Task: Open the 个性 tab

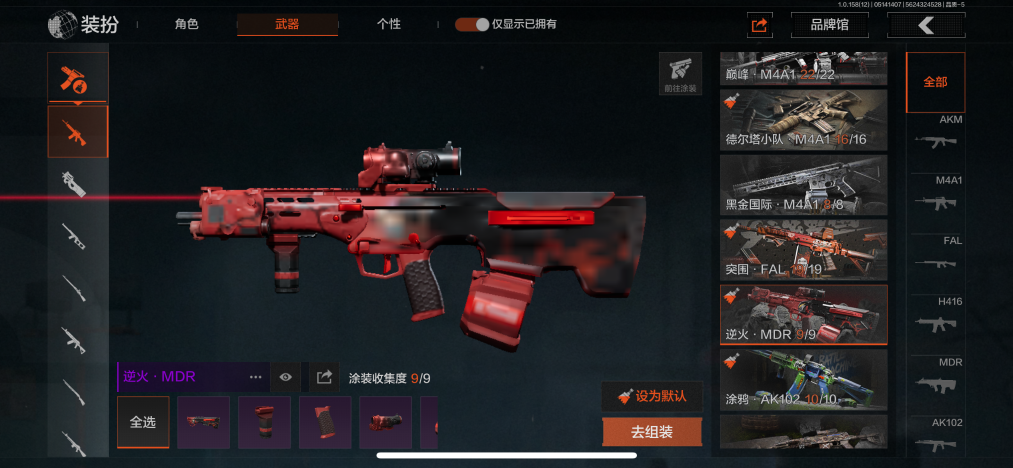Action: point(389,24)
